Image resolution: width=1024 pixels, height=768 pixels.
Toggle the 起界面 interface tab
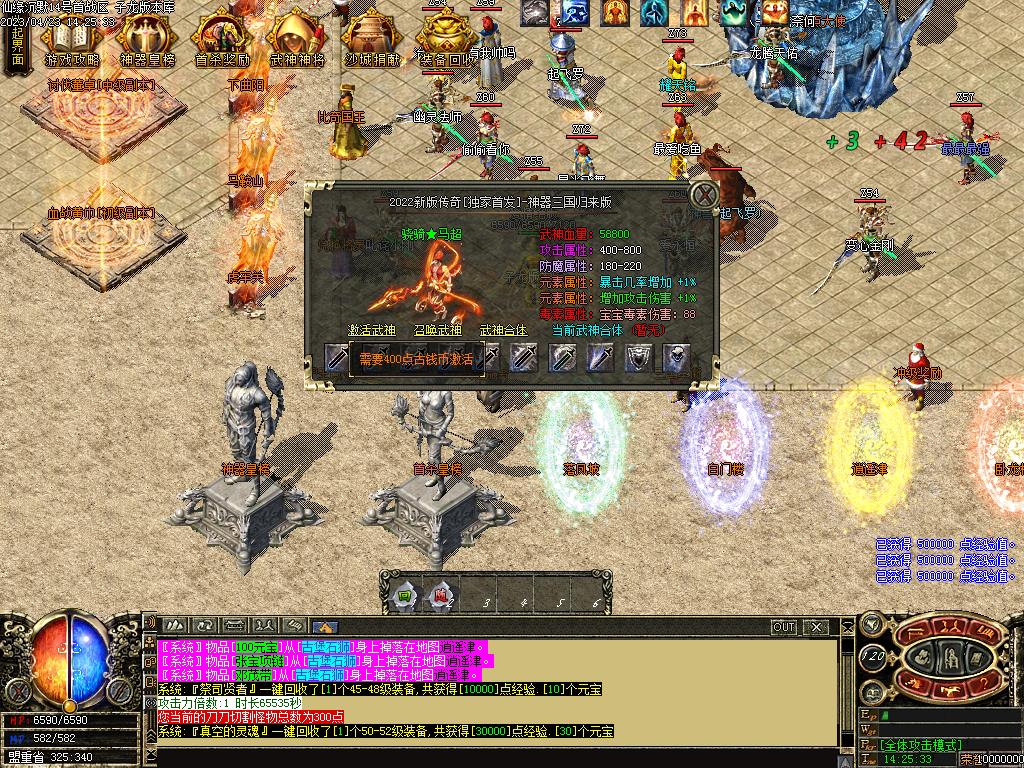pyautogui.click(x=17, y=44)
